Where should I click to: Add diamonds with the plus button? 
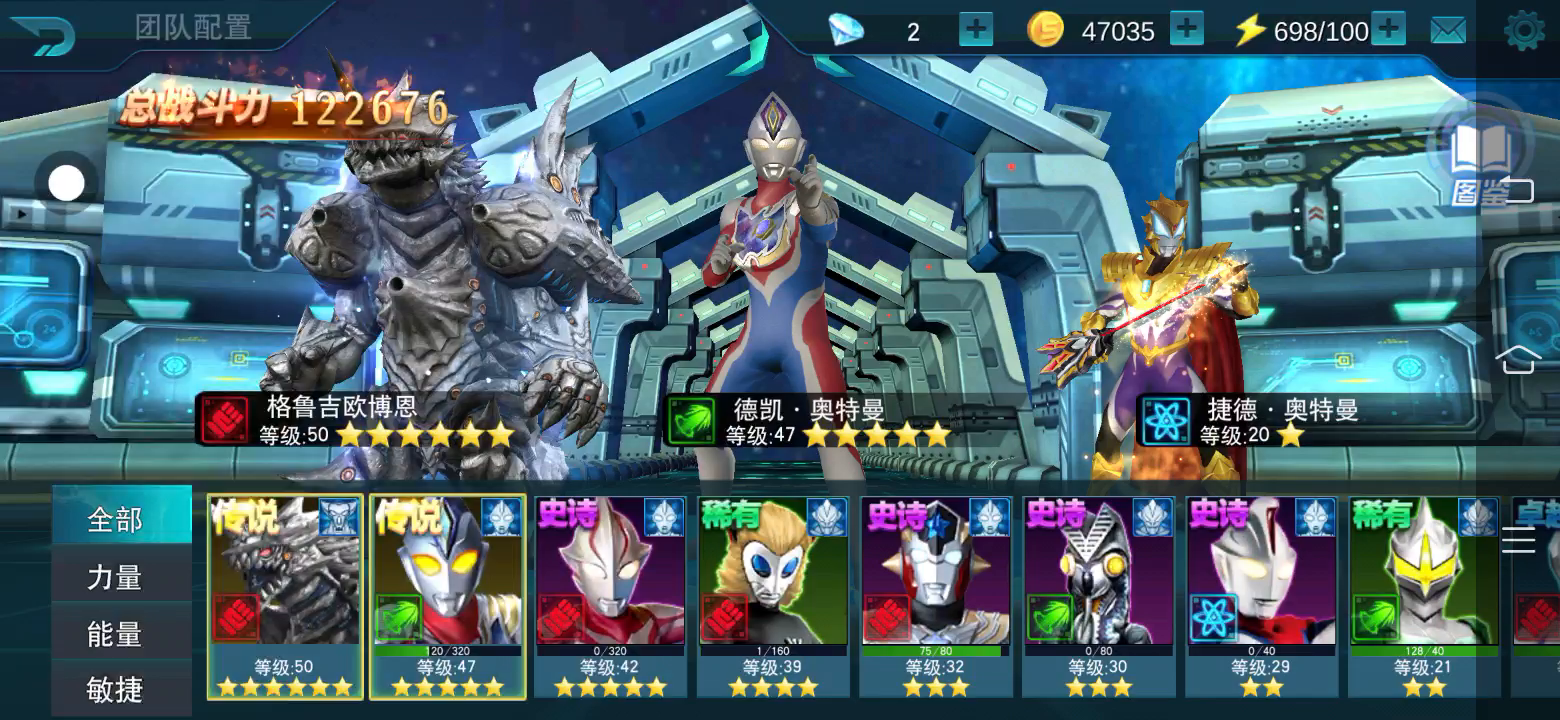975,30
